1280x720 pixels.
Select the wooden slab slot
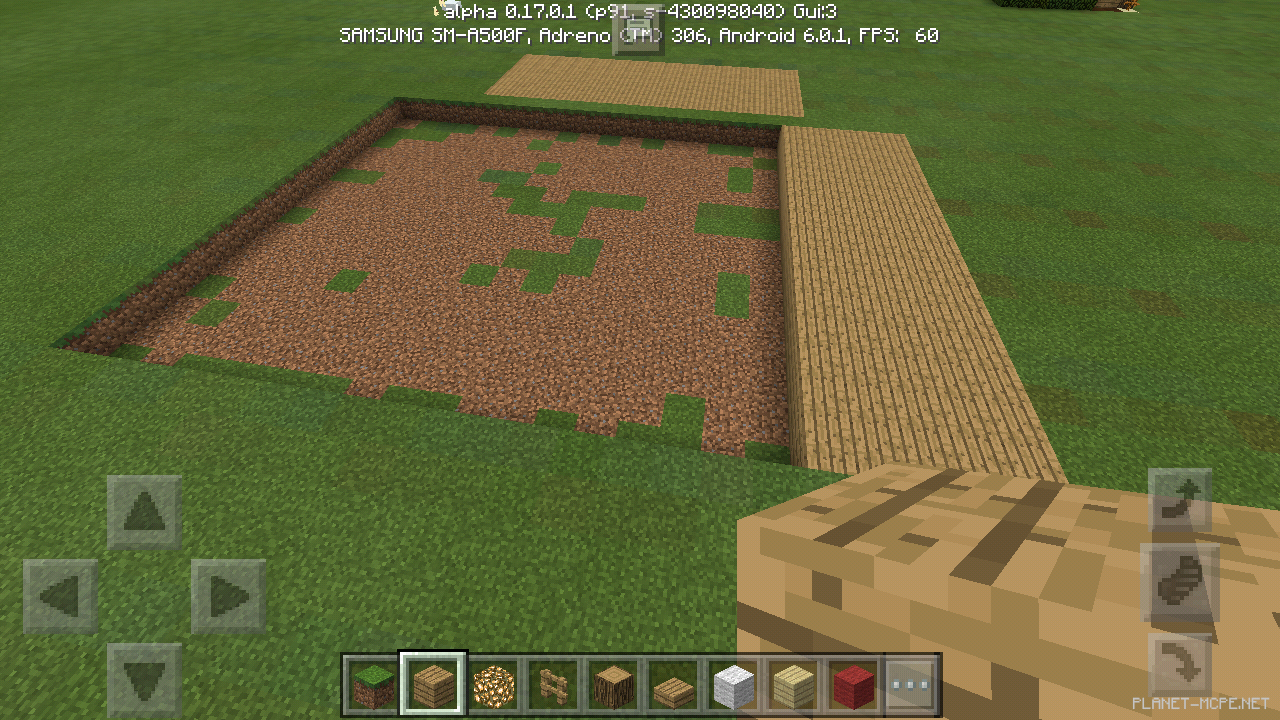coord(673,685)
